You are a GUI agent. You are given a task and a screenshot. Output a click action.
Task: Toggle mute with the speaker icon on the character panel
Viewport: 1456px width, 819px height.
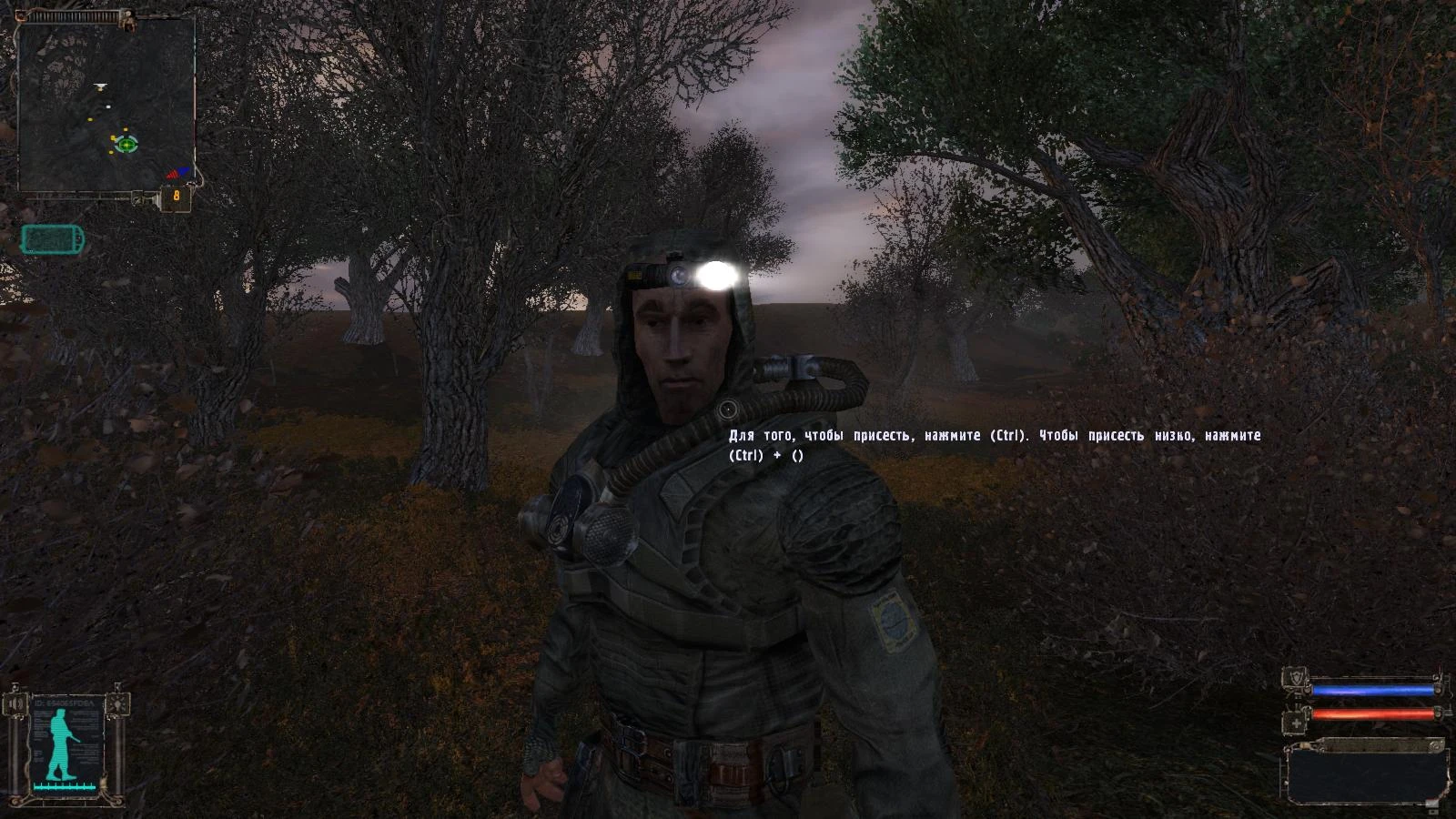15,703
